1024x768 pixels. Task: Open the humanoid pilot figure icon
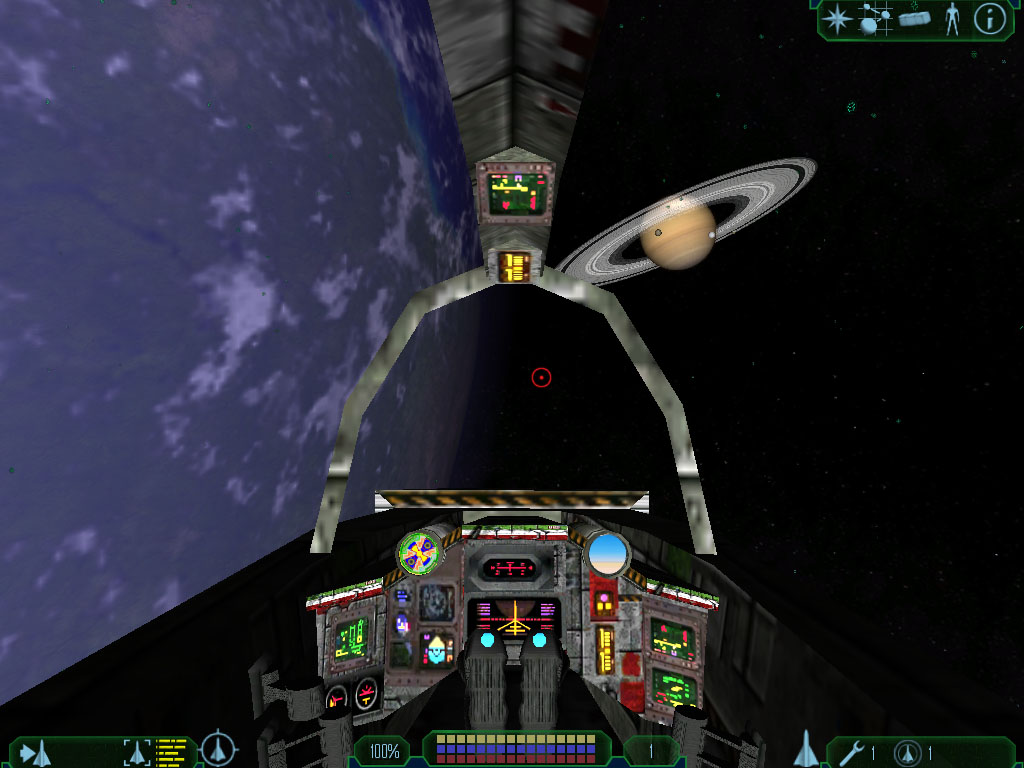952,19
